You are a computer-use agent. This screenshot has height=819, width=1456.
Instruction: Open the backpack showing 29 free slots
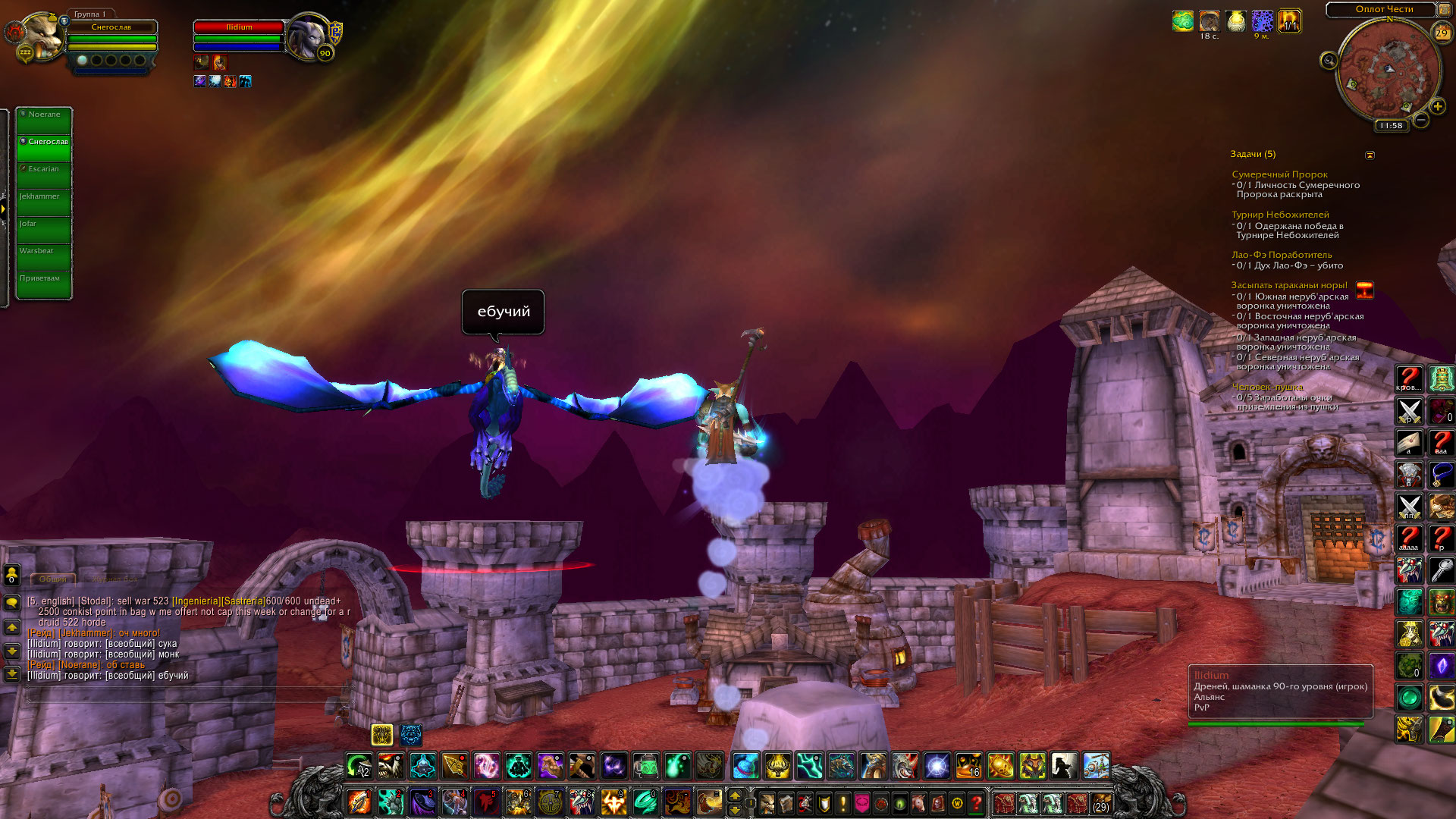(1100, 802)
